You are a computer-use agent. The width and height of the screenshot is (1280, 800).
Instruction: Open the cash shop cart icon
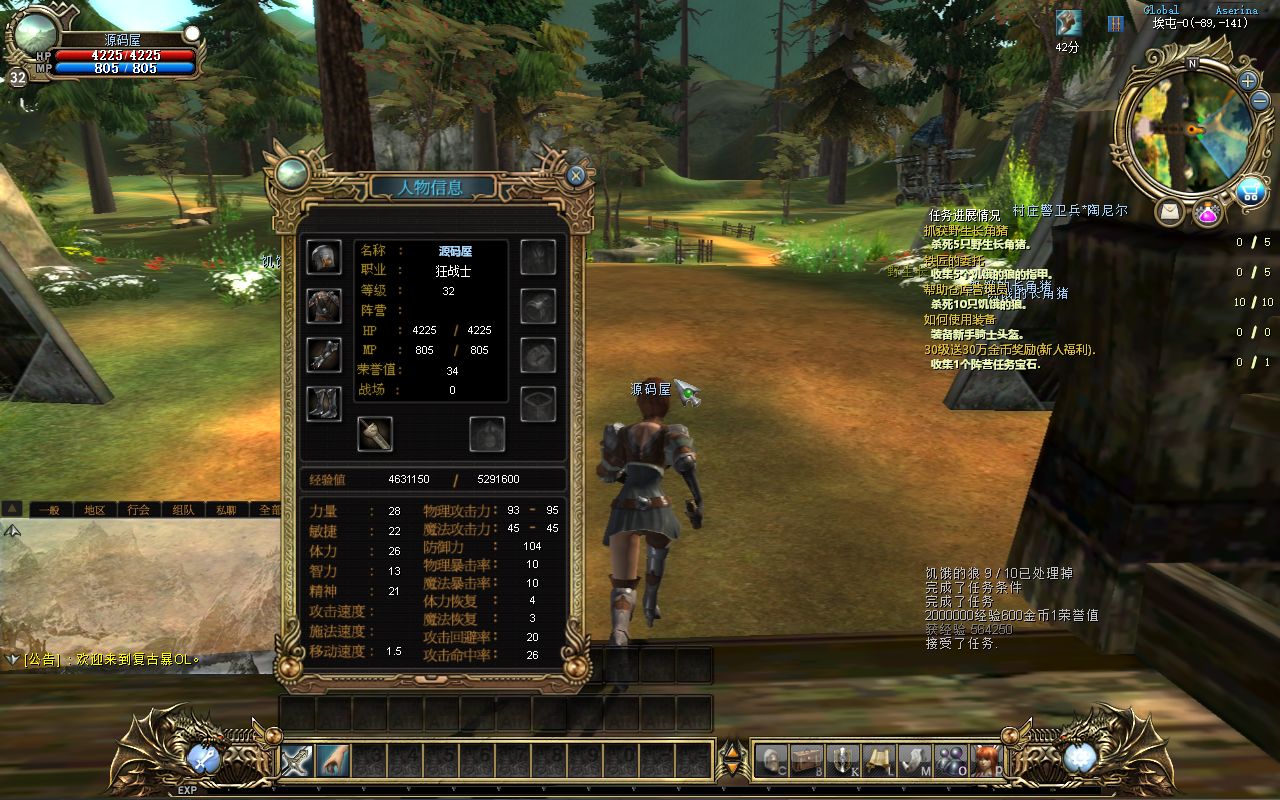pos(1251,190)
